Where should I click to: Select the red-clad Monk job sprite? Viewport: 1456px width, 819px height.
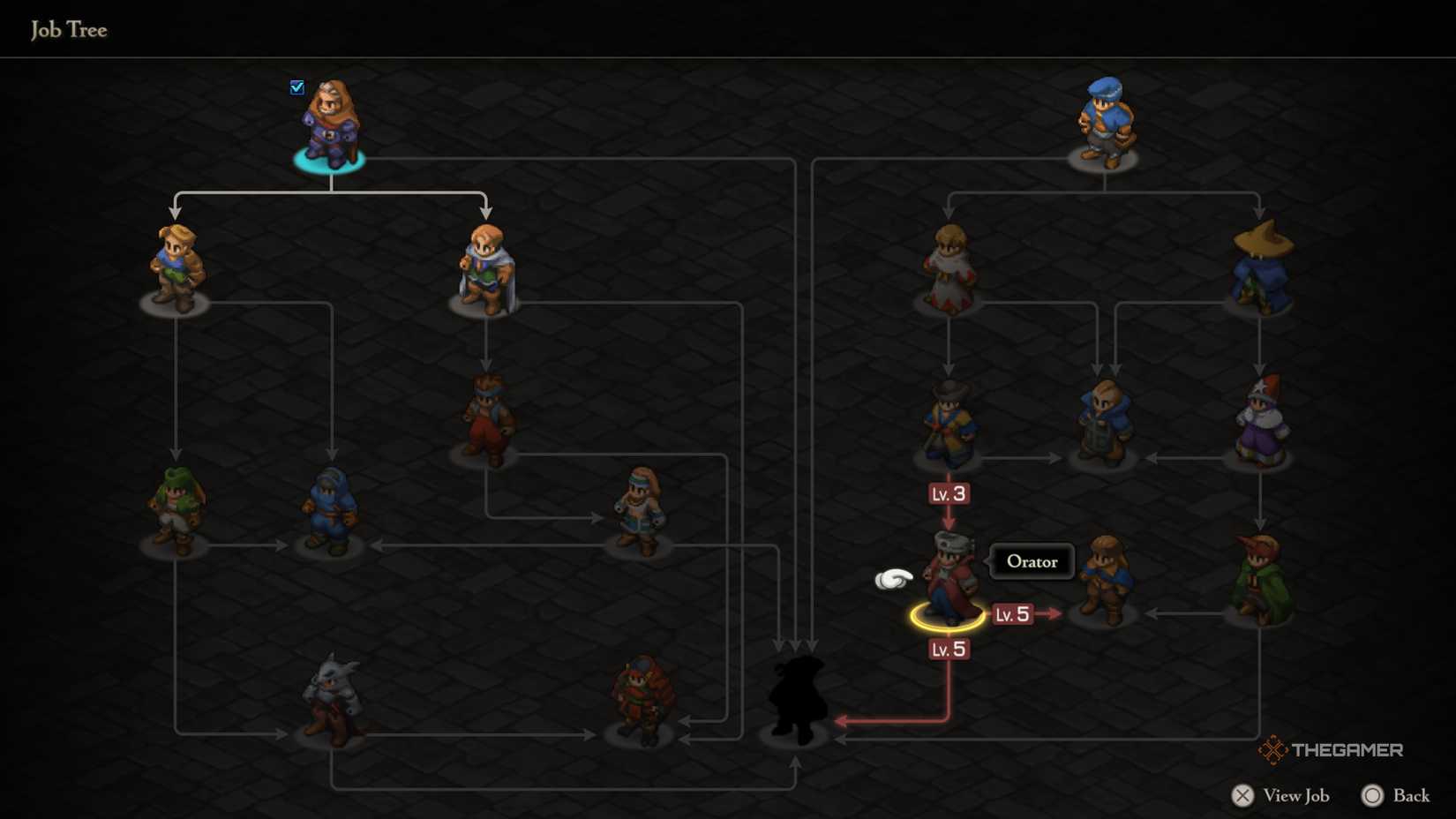485,415
